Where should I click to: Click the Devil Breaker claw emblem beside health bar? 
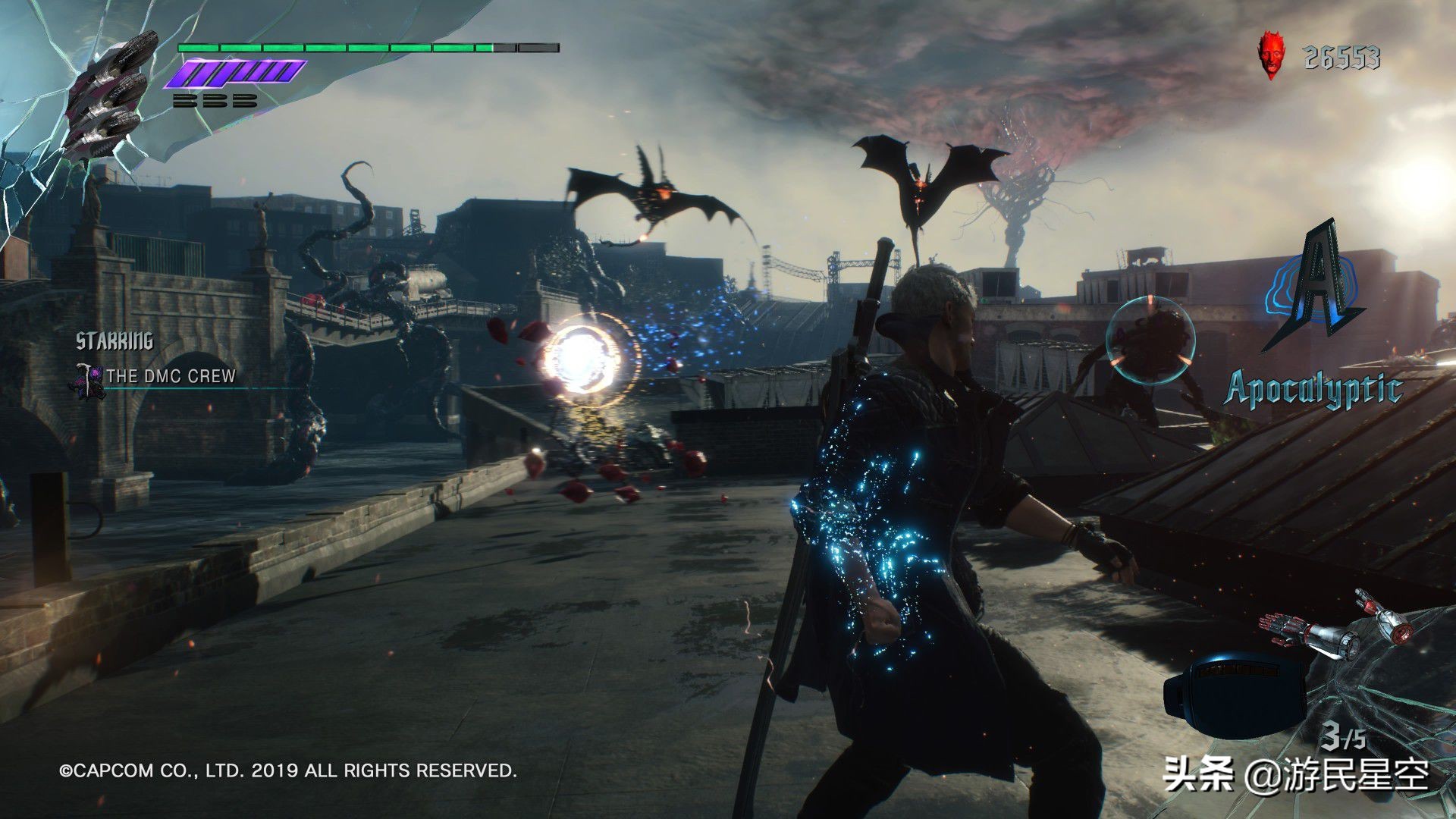(110, 95)
